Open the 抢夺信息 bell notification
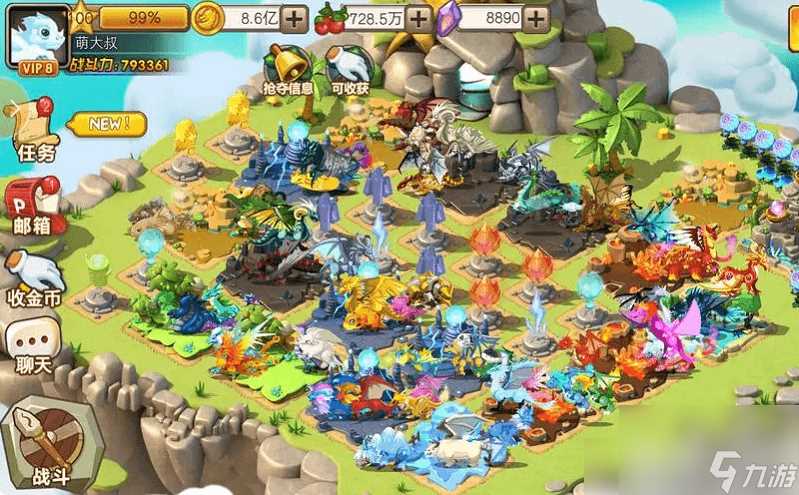This screenshot has height=495, width=799. click(x=288, y=67)
